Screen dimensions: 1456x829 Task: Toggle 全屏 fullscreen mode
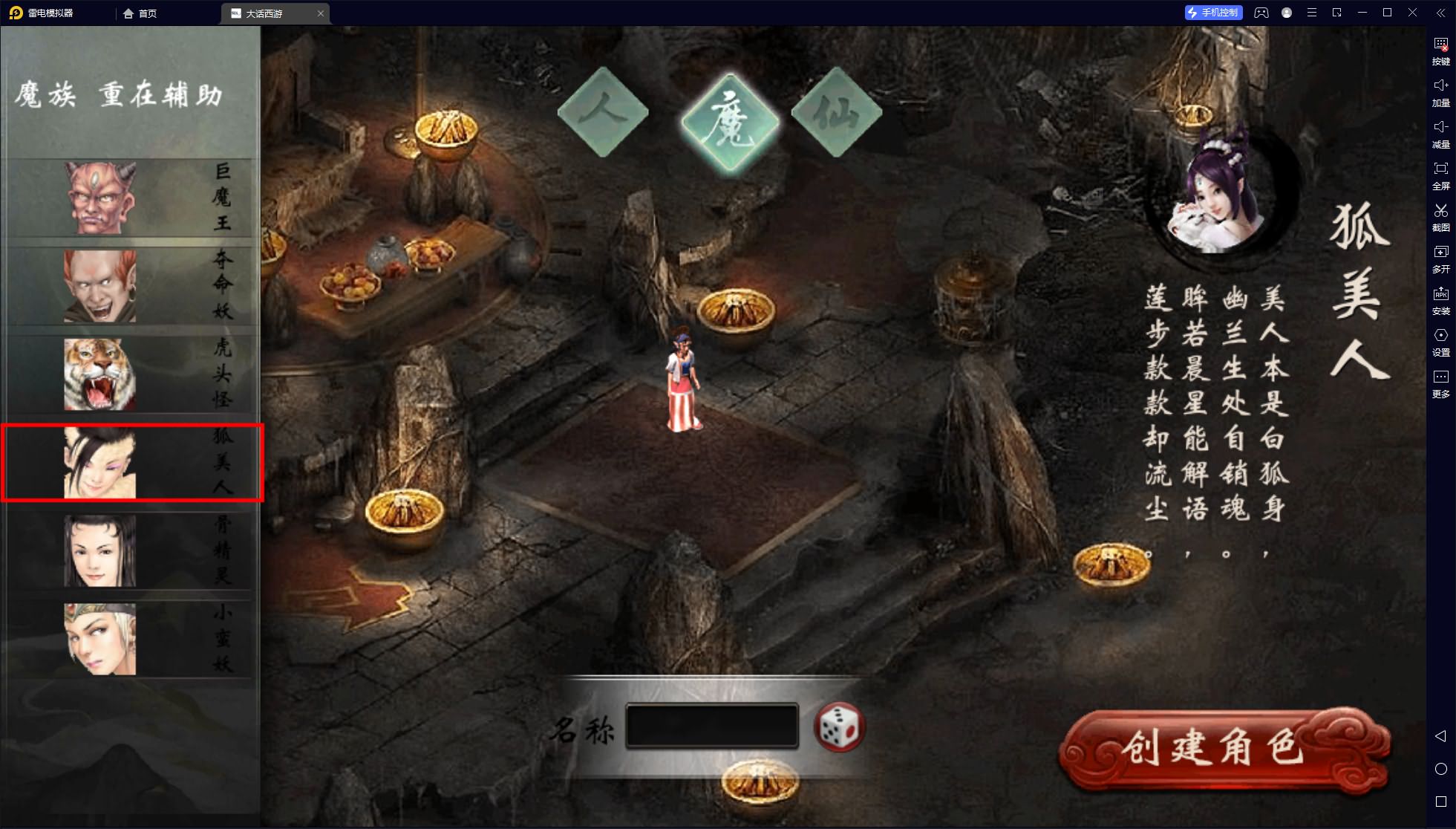1440,175
